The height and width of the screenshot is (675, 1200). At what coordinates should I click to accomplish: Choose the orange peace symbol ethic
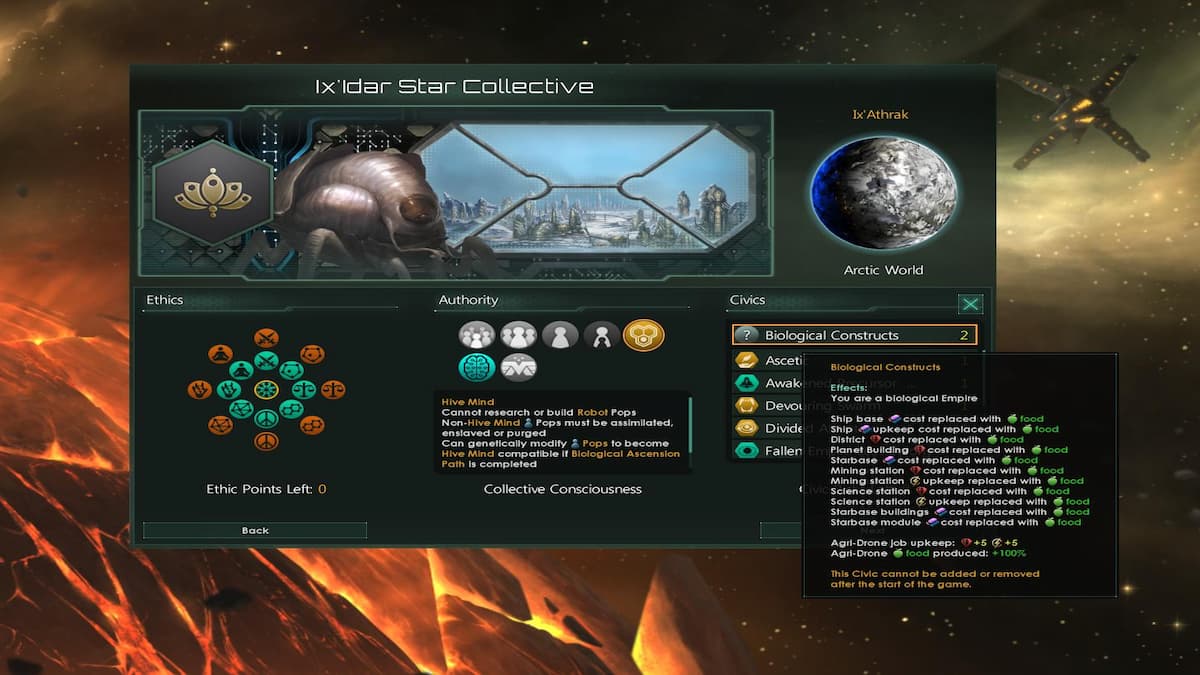(x=266, y=440)
